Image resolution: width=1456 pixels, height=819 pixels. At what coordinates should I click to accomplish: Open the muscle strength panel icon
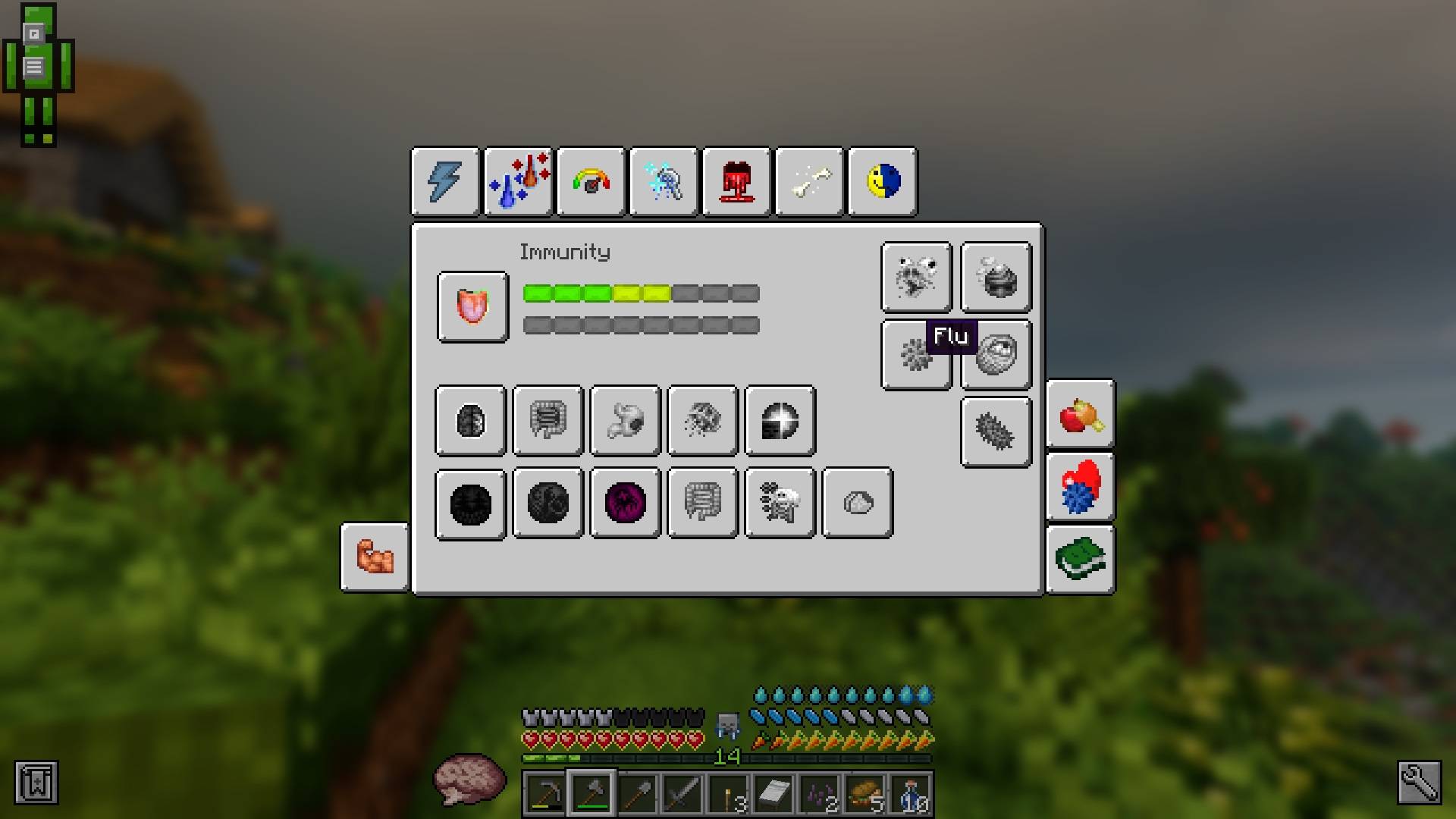[x=375, y=556]
